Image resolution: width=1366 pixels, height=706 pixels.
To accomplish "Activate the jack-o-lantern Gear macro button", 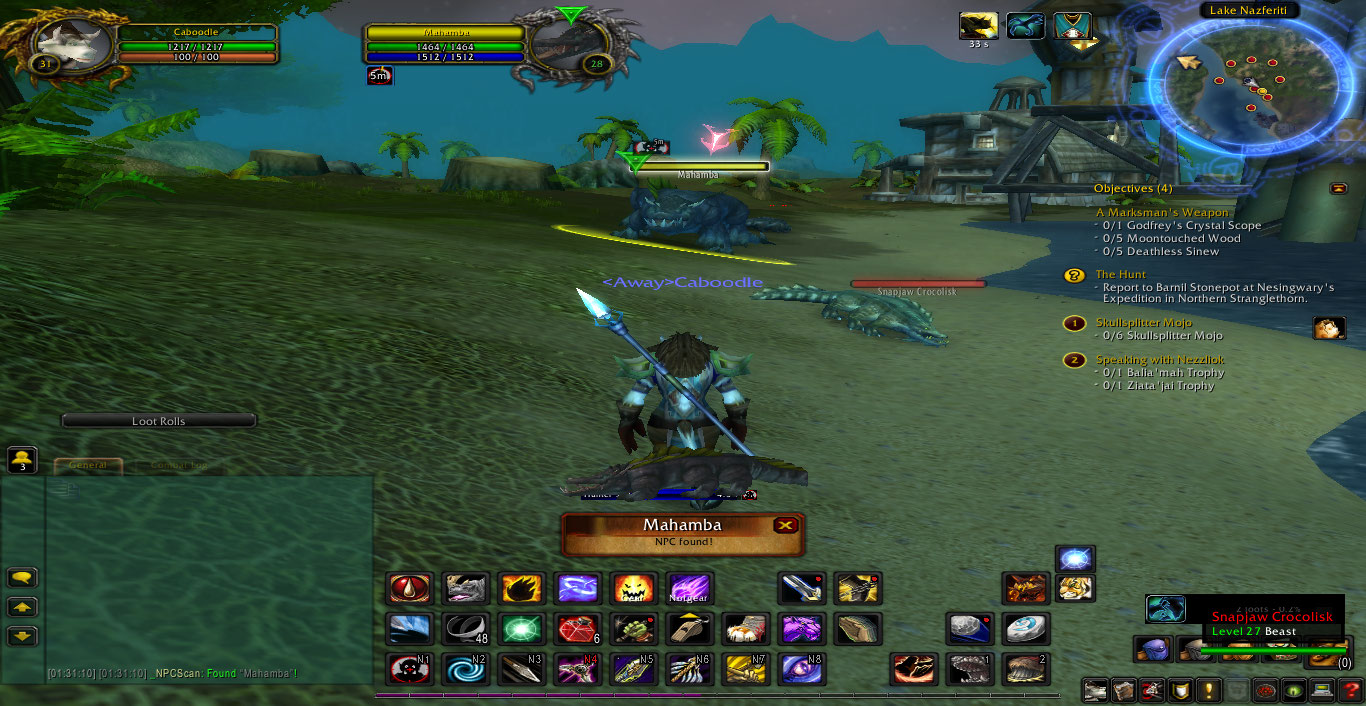I will point(633,588).
